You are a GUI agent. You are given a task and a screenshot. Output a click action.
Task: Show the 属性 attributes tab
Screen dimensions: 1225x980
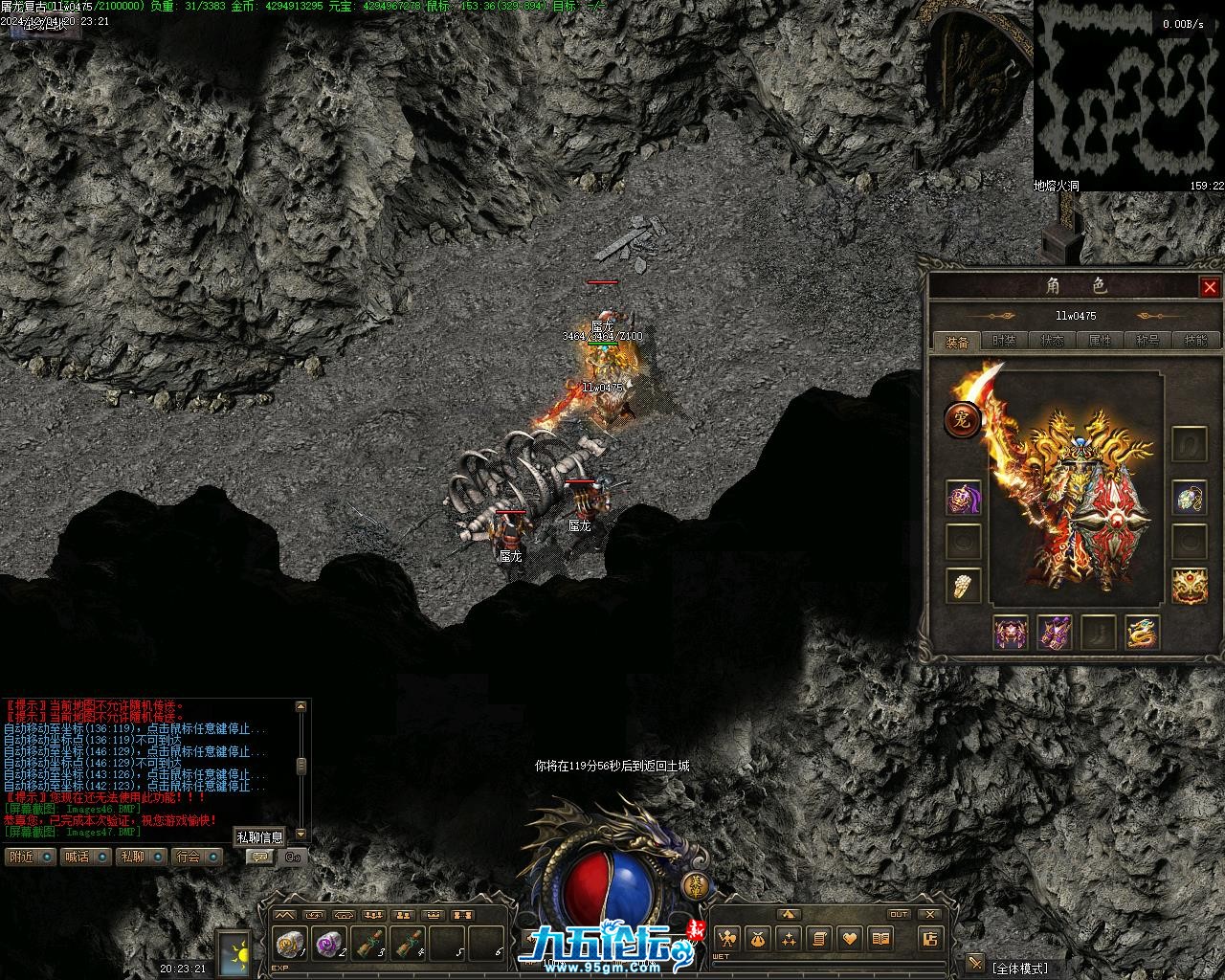1100,341
